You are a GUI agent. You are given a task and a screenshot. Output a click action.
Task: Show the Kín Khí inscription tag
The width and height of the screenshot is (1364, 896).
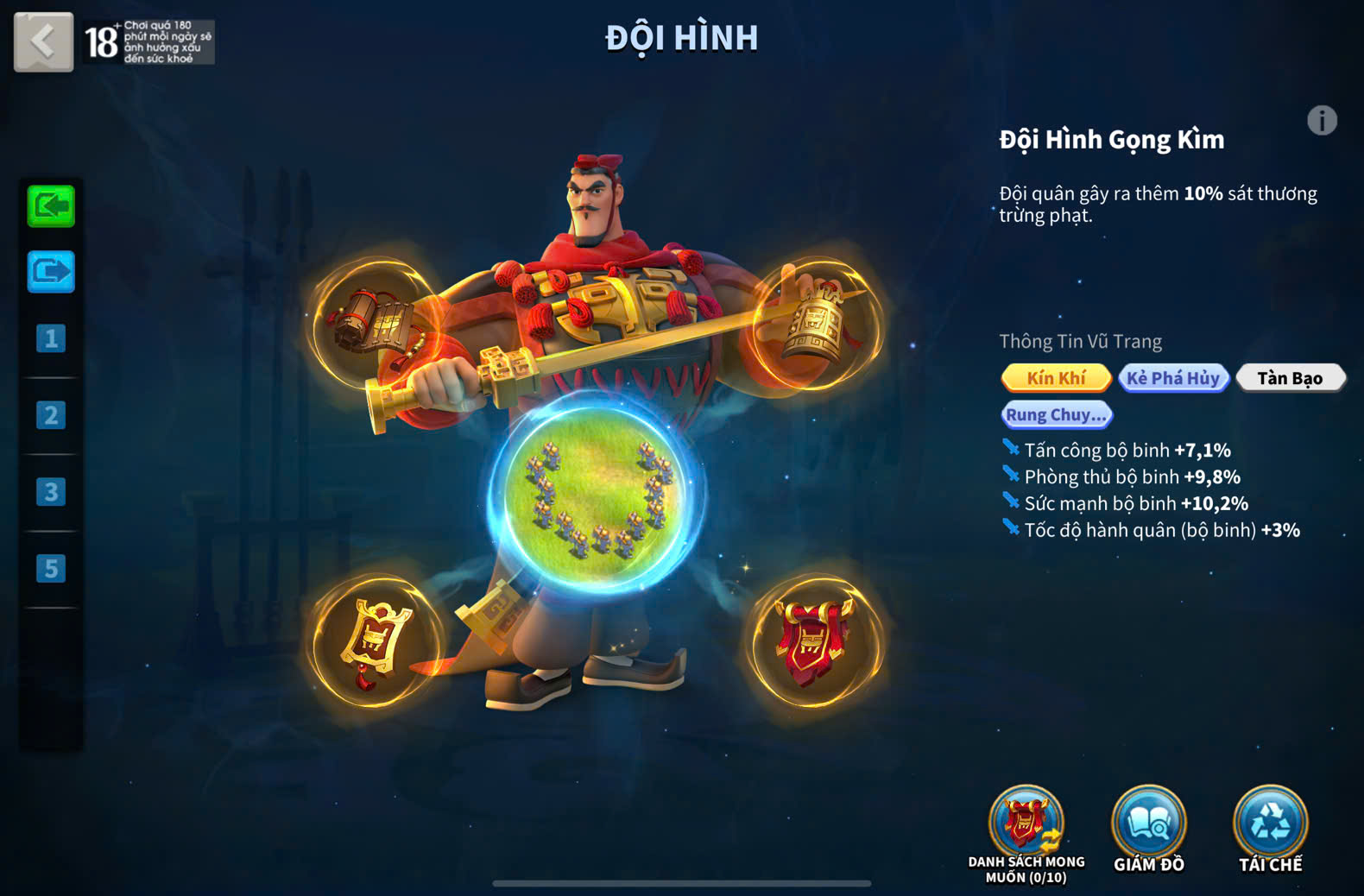(x=1056, y=378)
